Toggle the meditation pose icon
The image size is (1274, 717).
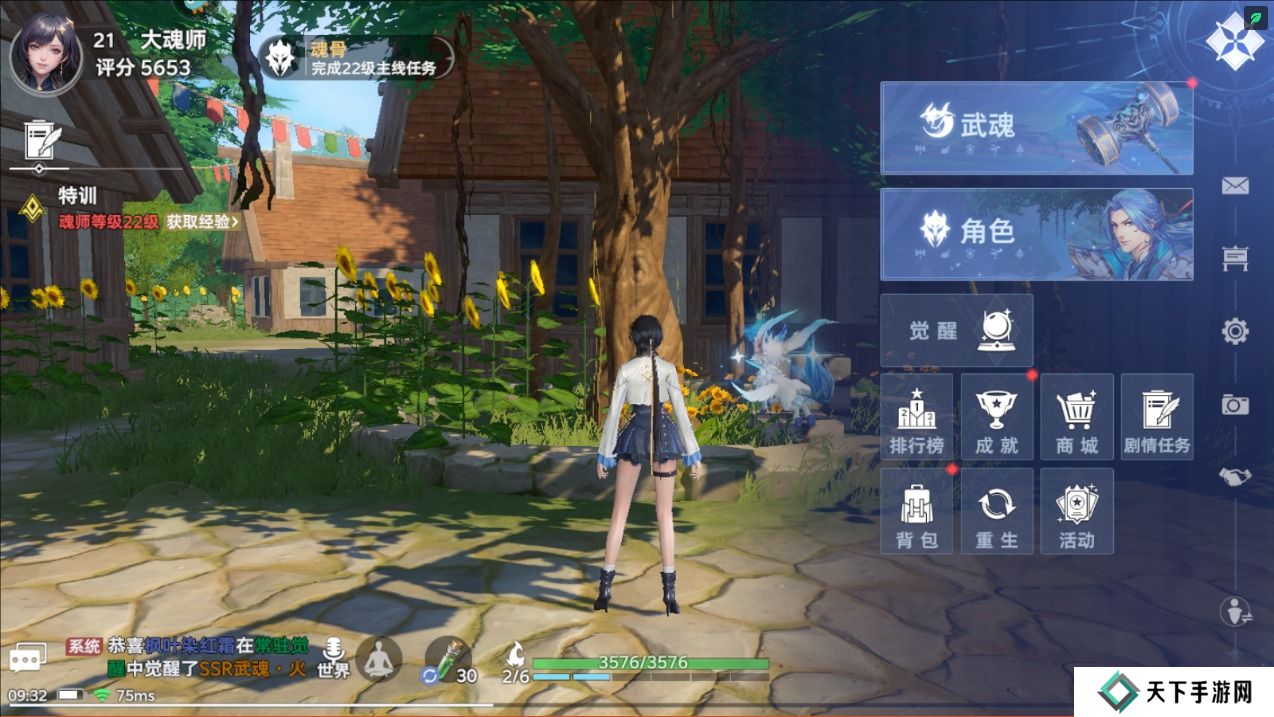pos(379,659)
